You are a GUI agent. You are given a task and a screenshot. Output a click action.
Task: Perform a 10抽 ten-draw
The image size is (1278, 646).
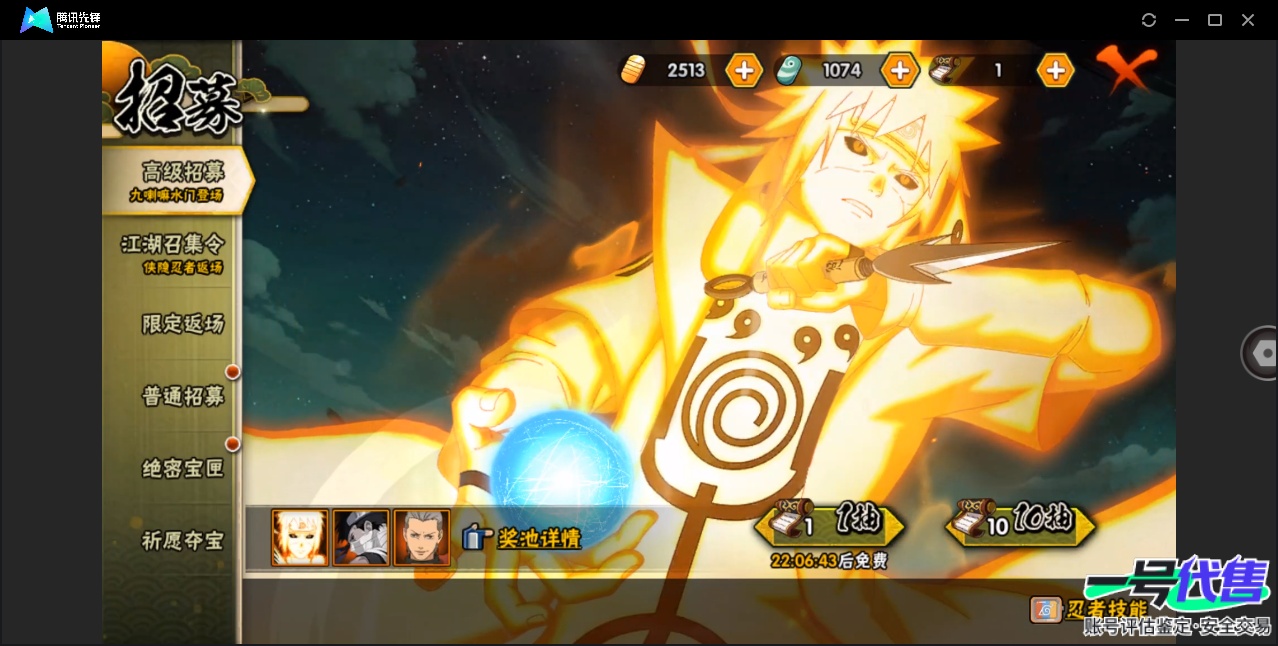(x=1020, y=523)
